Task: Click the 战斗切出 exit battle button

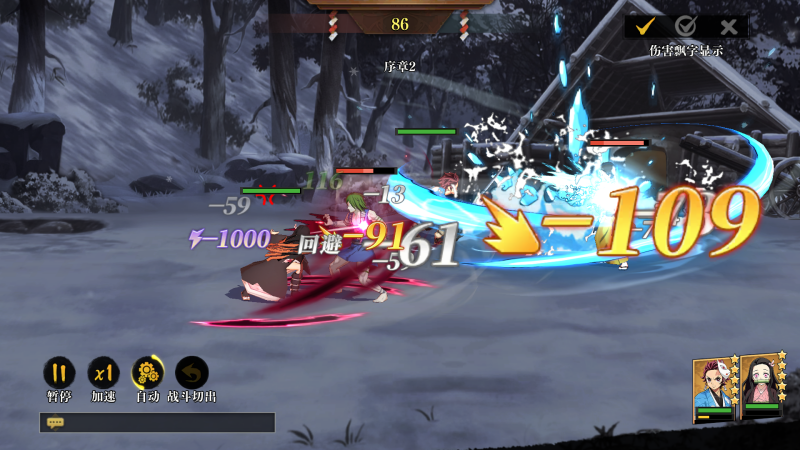Action: [x=191, y=373]
